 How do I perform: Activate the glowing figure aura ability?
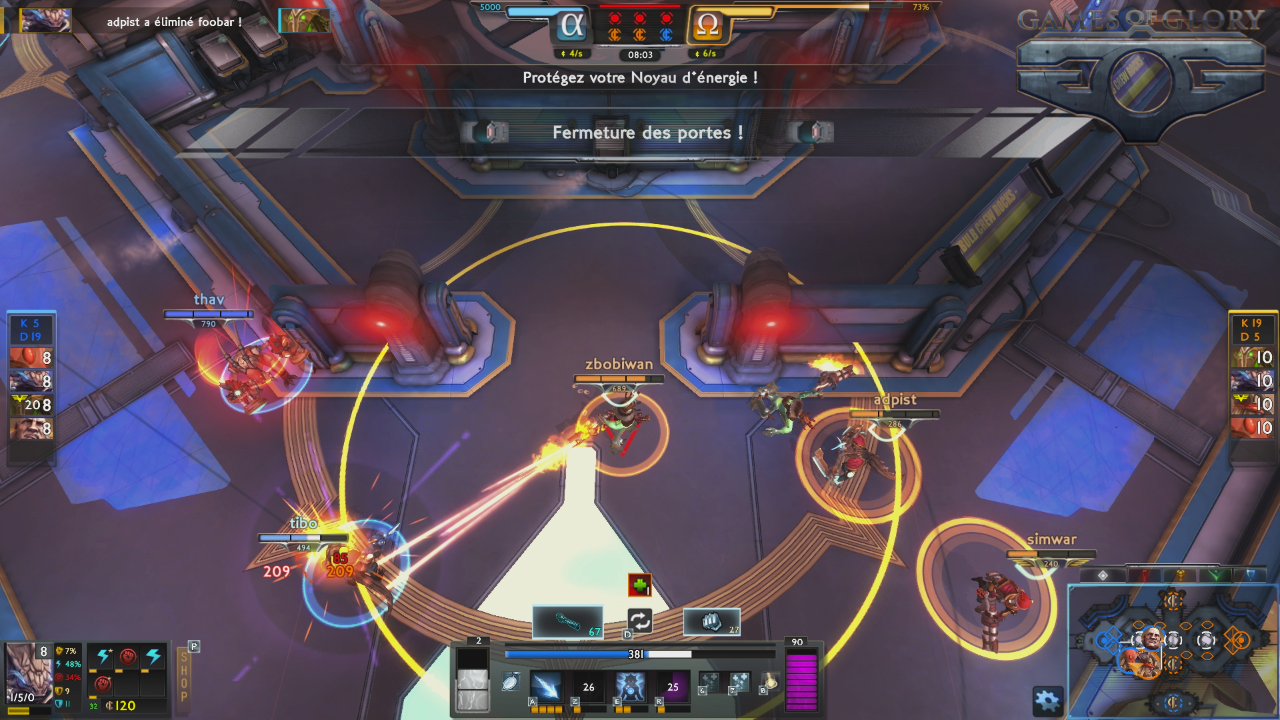coord(630,687)
